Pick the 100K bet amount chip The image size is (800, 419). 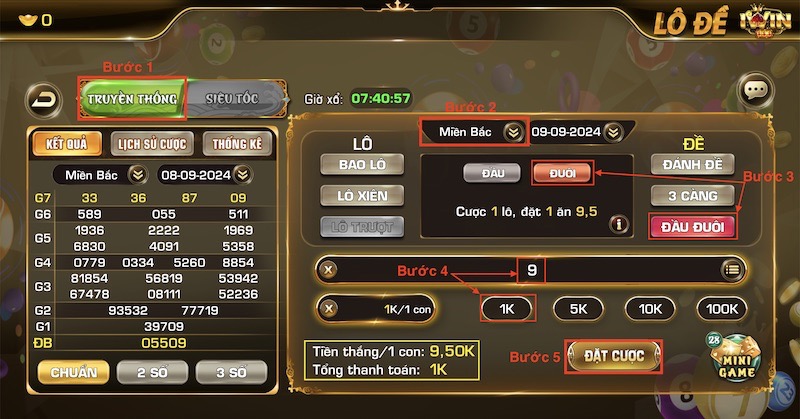point(721,309)
